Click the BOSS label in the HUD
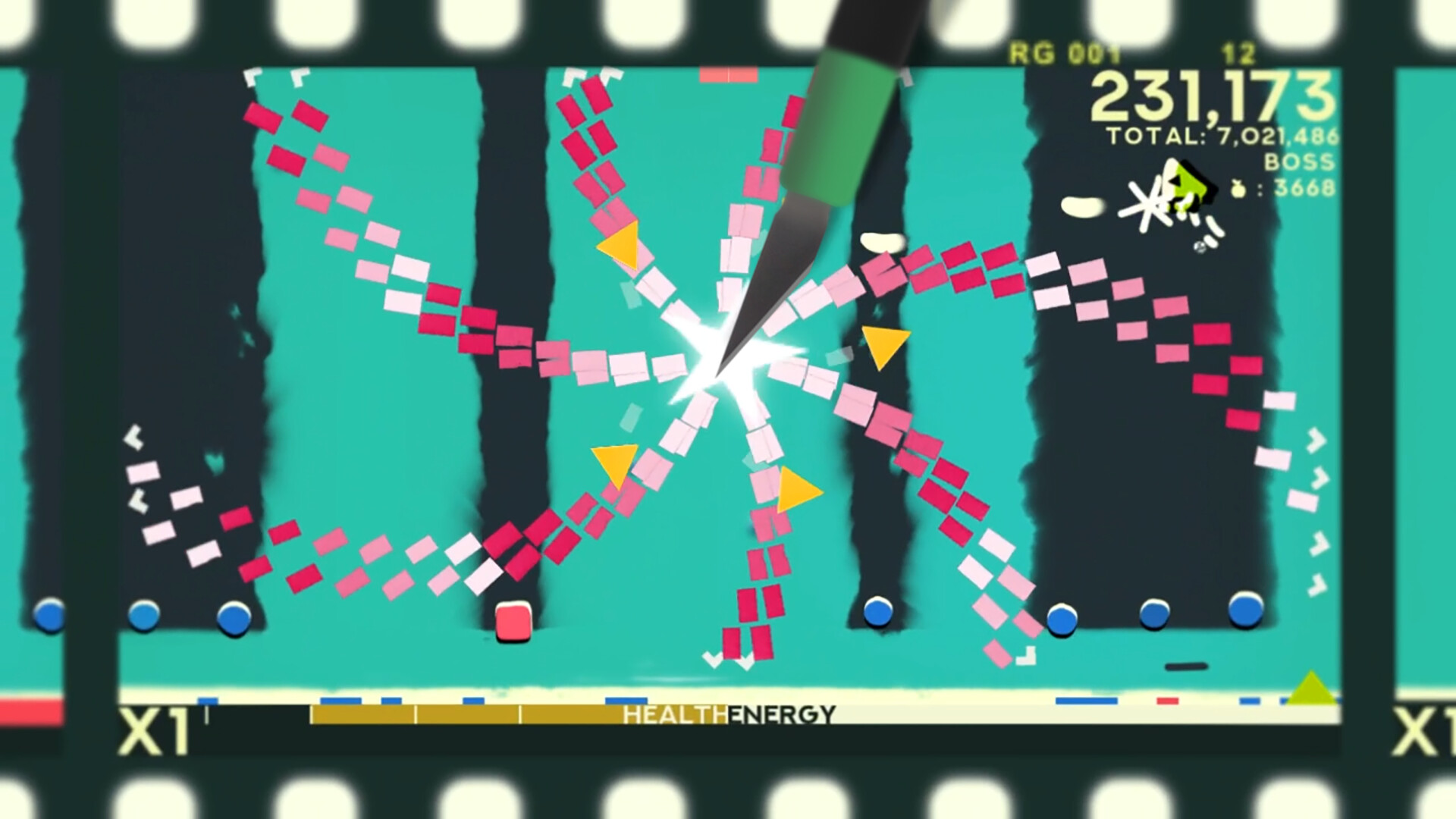1456x819 pixels. (x=1298, y=162)
